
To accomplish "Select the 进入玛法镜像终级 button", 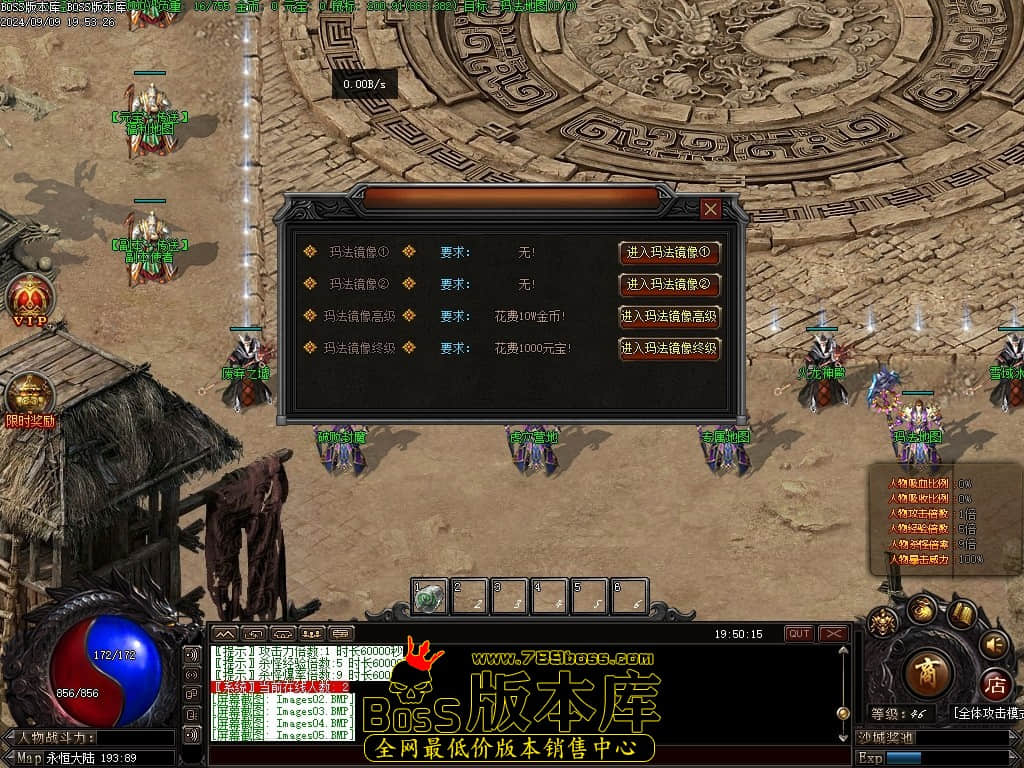I will 669,349.
